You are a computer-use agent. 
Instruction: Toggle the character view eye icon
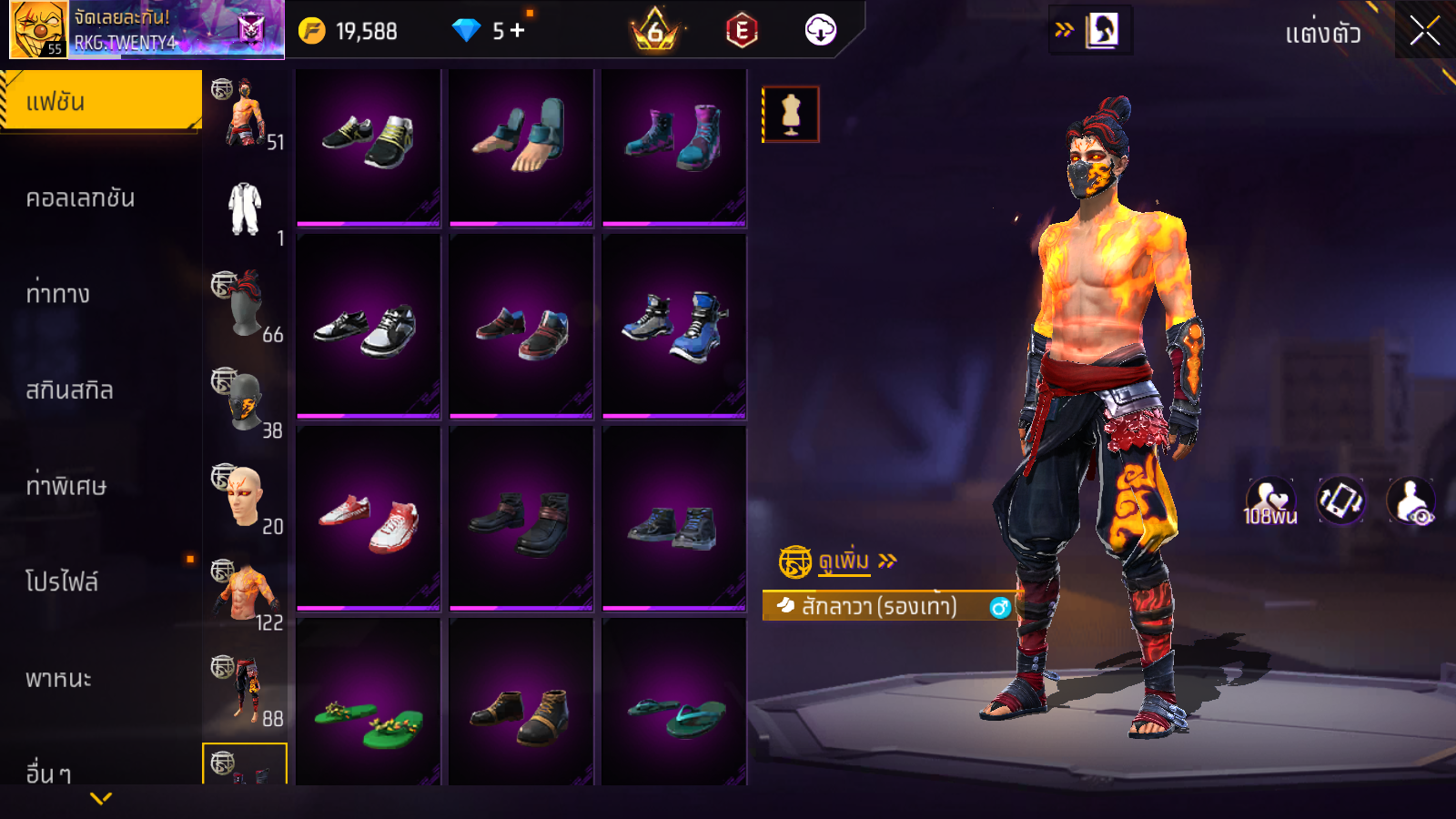(1411, 501)
